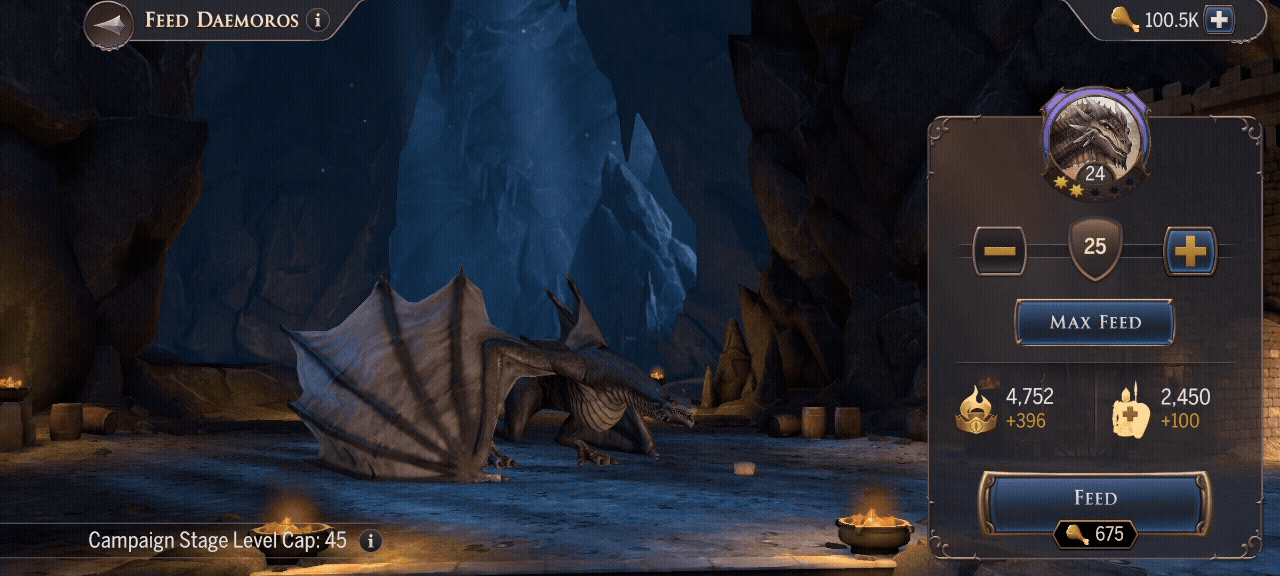Go back using the arrow button
The image size is (1280, 576).
click(x=109, y=24)
